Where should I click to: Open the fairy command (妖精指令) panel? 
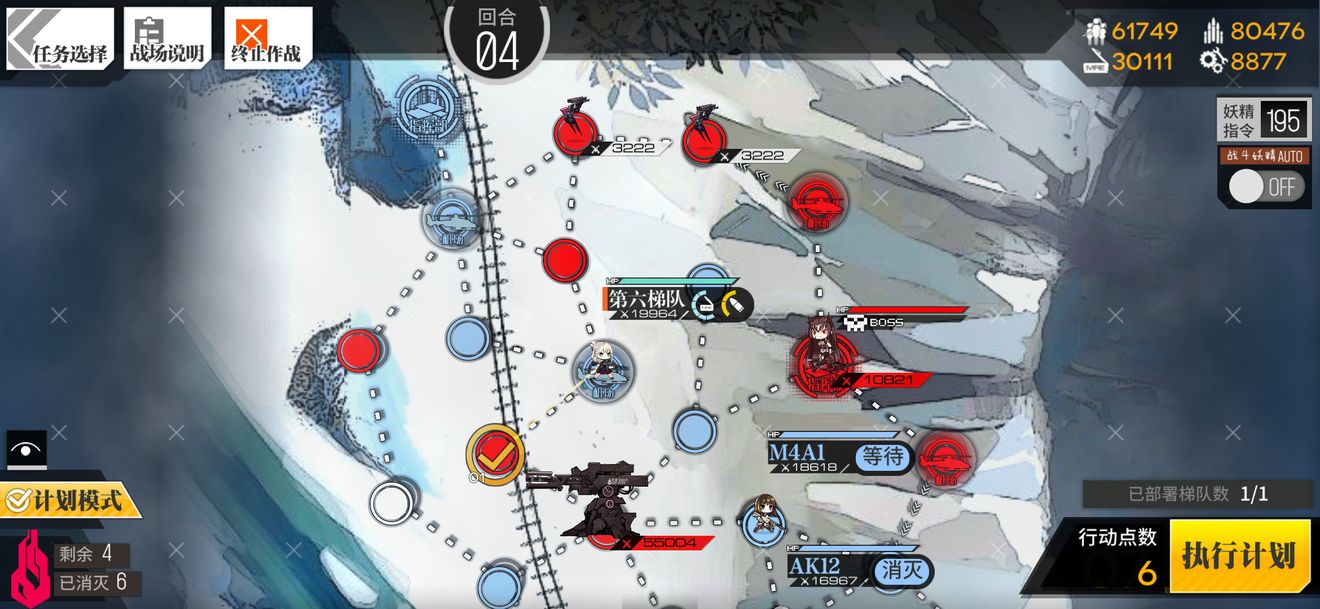point(1264,121)
